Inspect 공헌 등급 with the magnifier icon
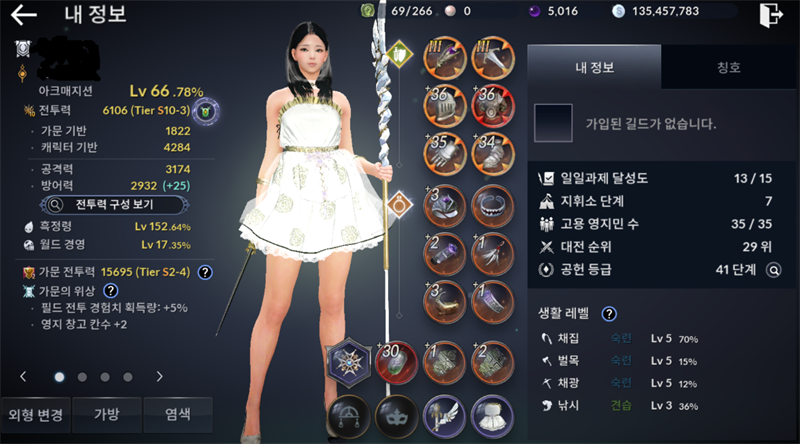The width and height of the screenshot is (800, 444). (773, 270)
